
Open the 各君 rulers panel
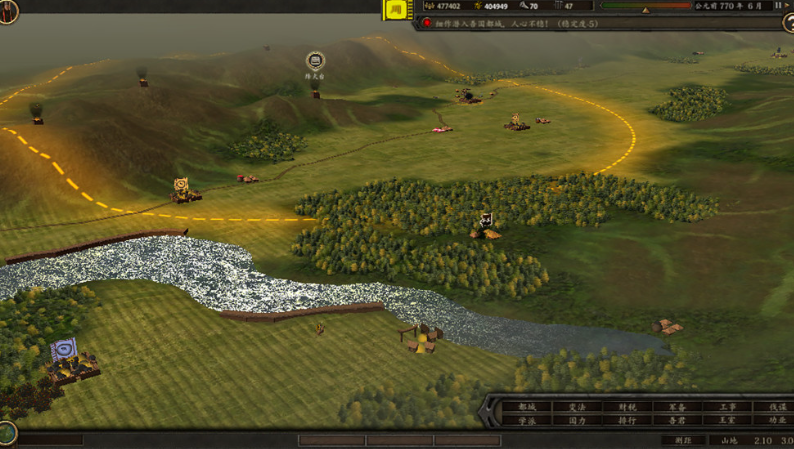(677, 421)
